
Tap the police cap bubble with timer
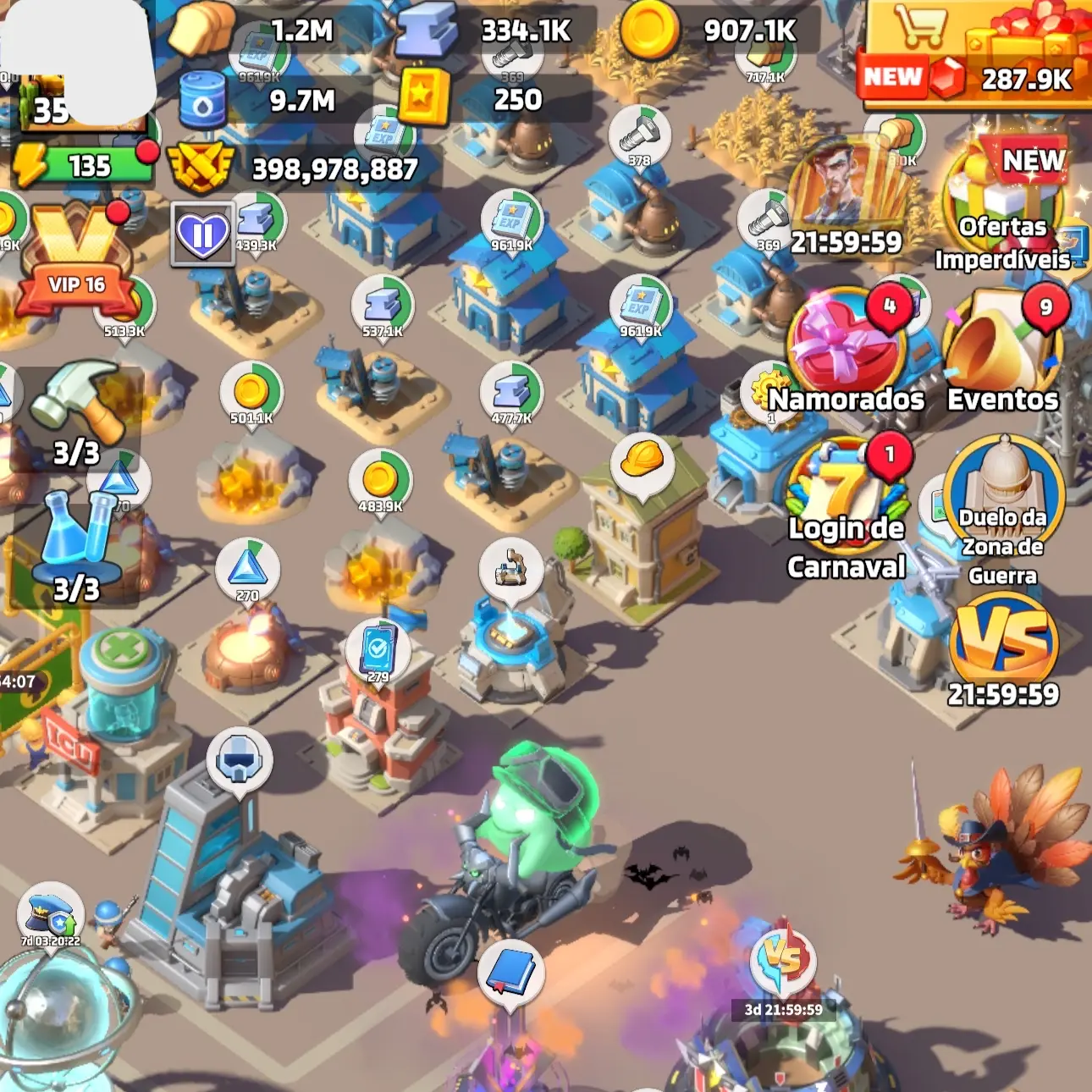click(x=51, y=916)
